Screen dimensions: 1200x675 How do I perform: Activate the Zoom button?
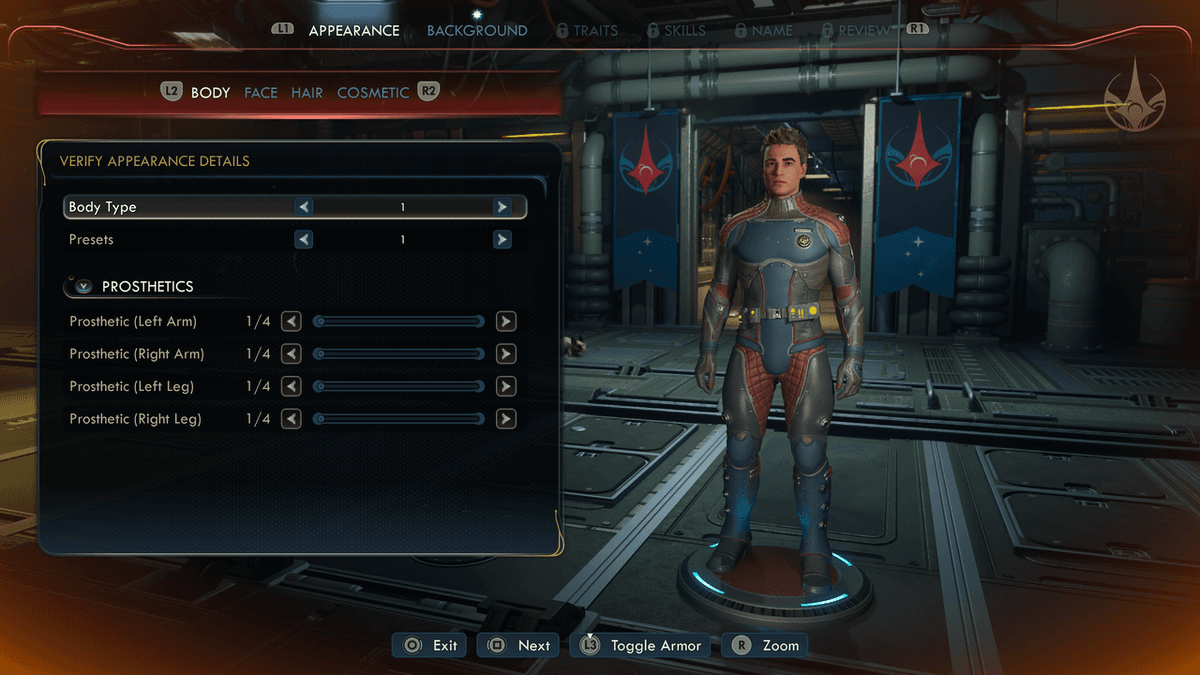[767, 645]
